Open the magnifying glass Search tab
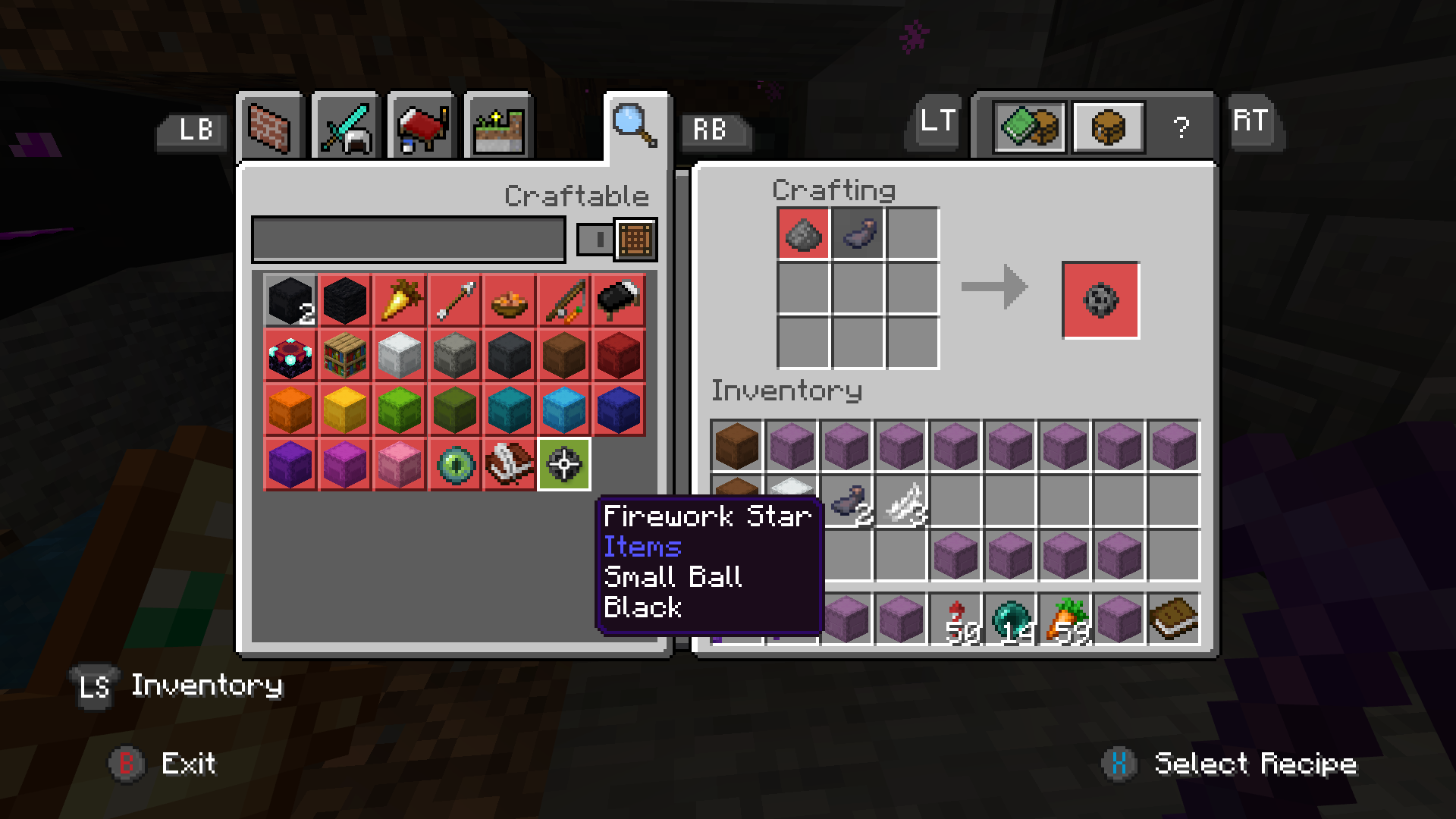The width and height of the screenshot is (1456, 819). 635,126
